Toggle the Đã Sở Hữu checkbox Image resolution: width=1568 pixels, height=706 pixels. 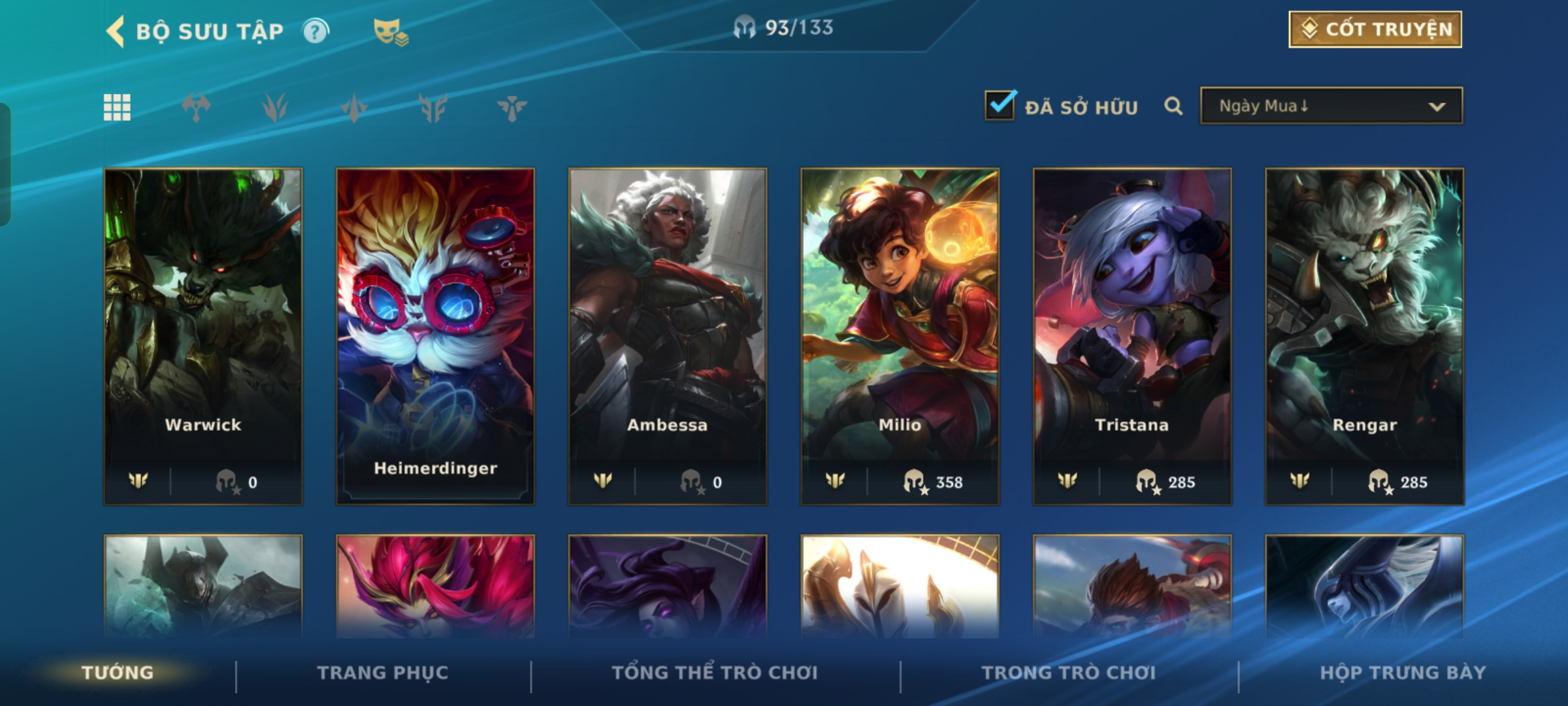tap(1000, 106)
